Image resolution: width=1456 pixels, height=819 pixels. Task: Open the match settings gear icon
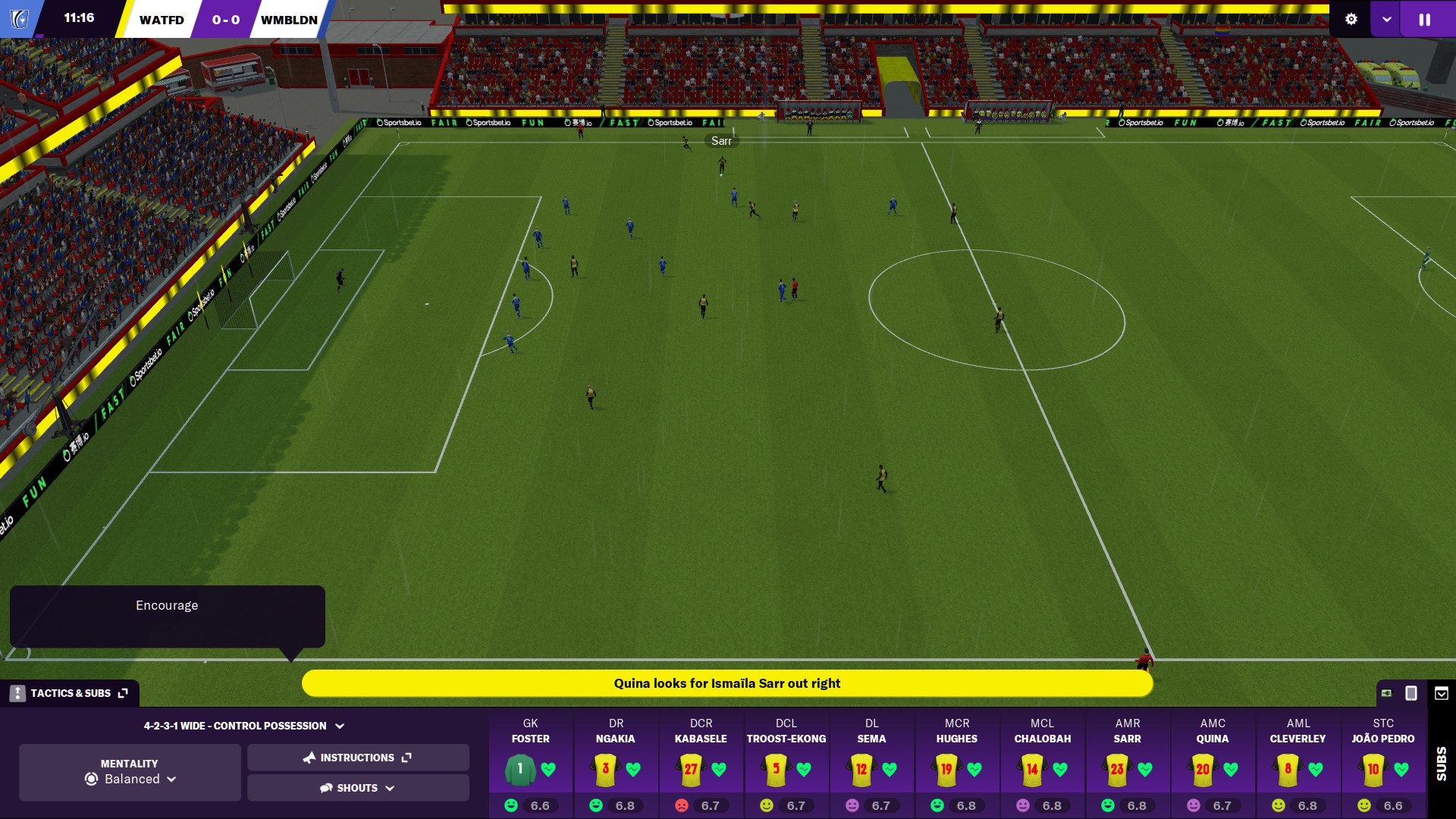point(1352,20)
